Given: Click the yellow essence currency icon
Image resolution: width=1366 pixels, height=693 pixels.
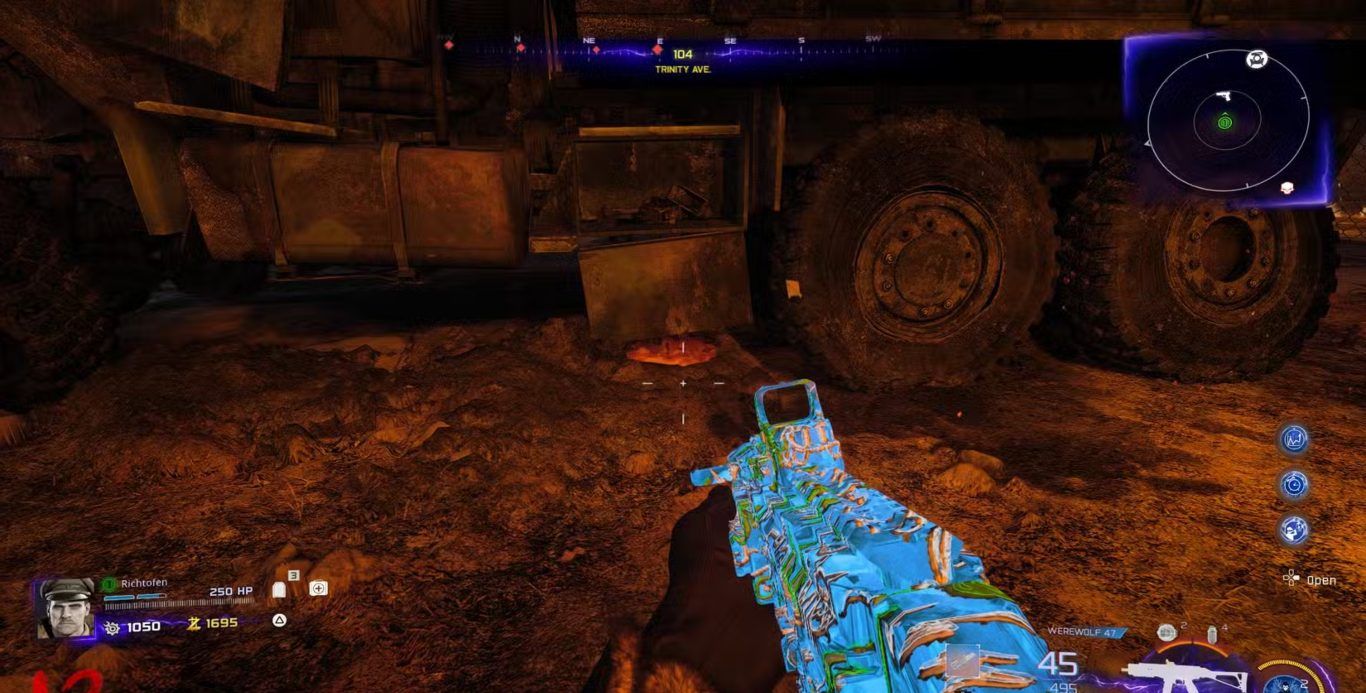Looking at the screenshot, I should (195, 623).
